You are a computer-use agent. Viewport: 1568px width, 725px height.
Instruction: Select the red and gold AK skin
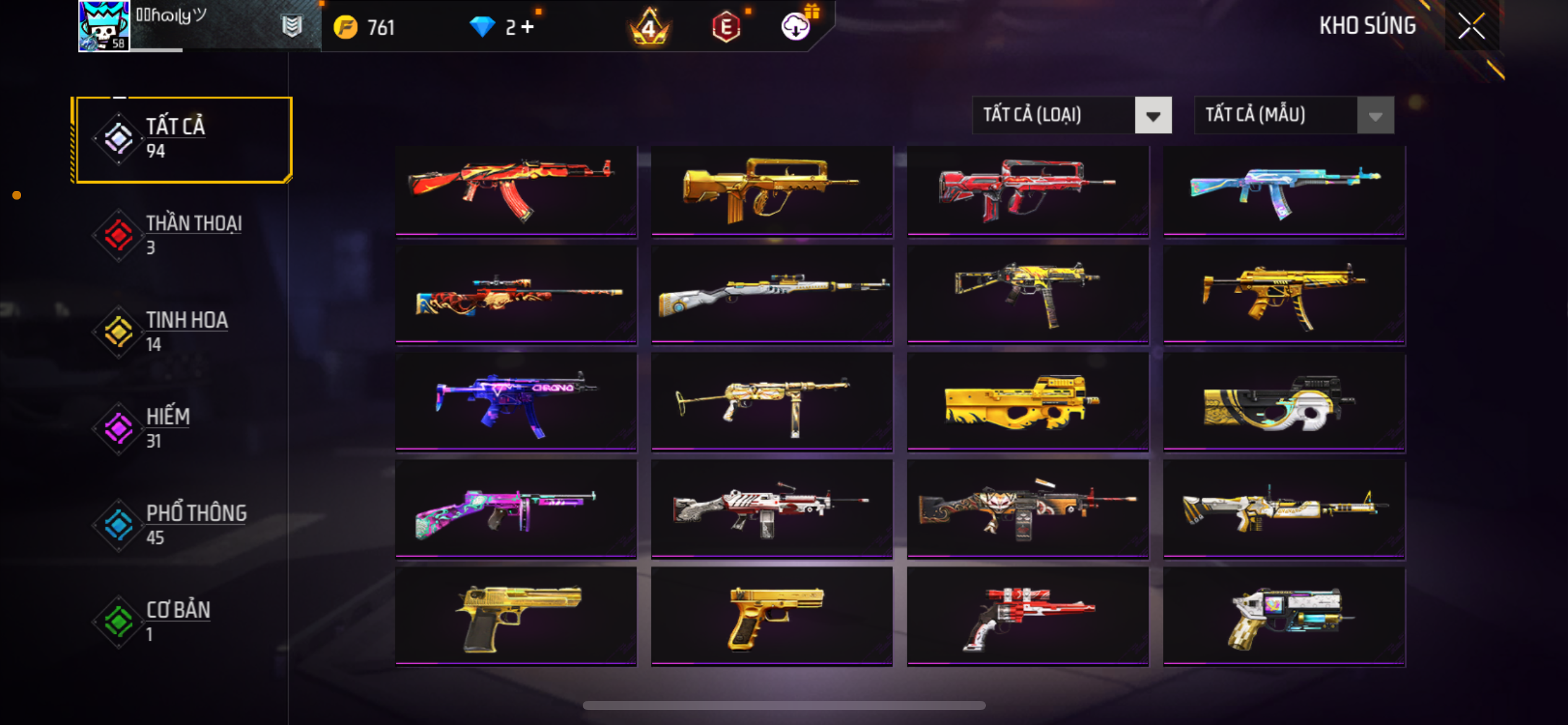click(x=516, y=190)
